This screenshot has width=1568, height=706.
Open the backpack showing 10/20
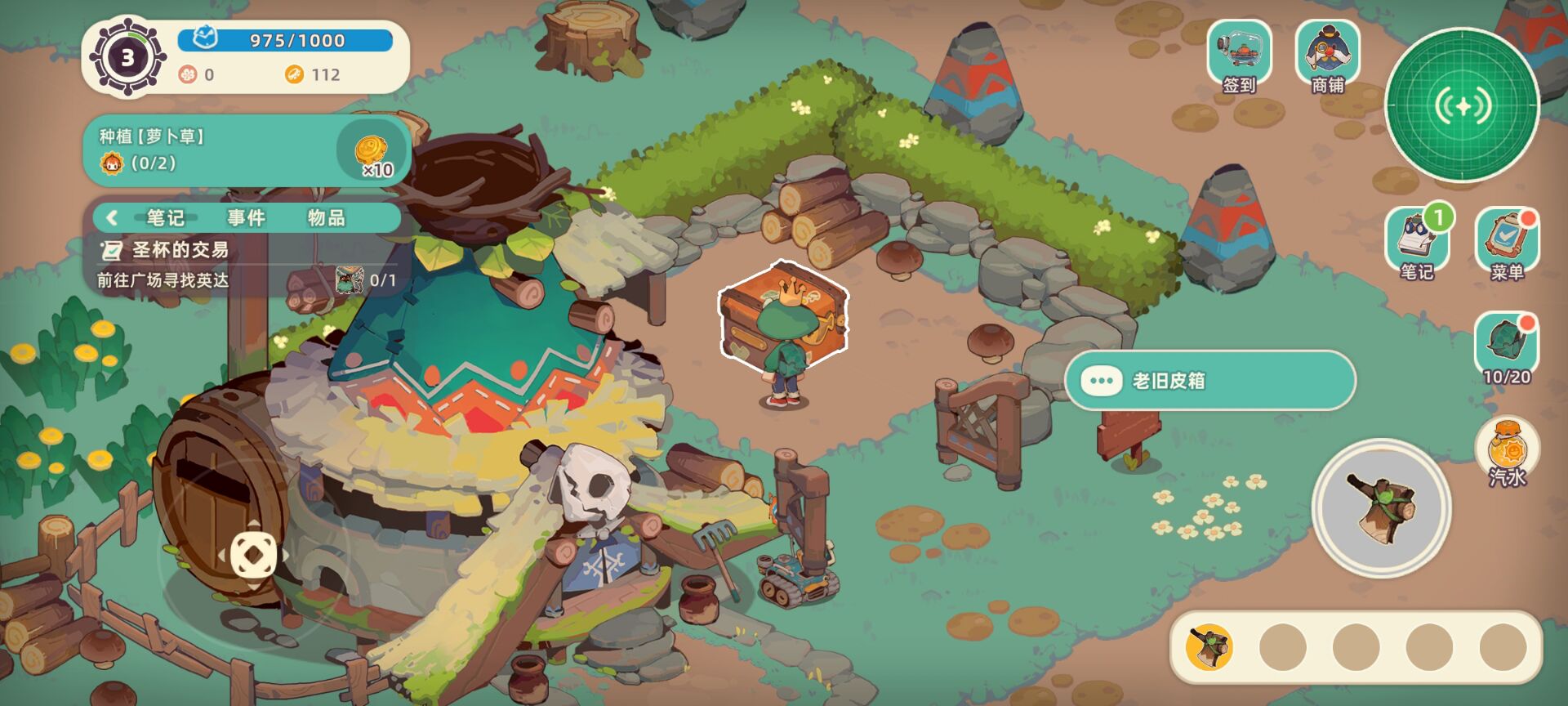point(1506,347)
